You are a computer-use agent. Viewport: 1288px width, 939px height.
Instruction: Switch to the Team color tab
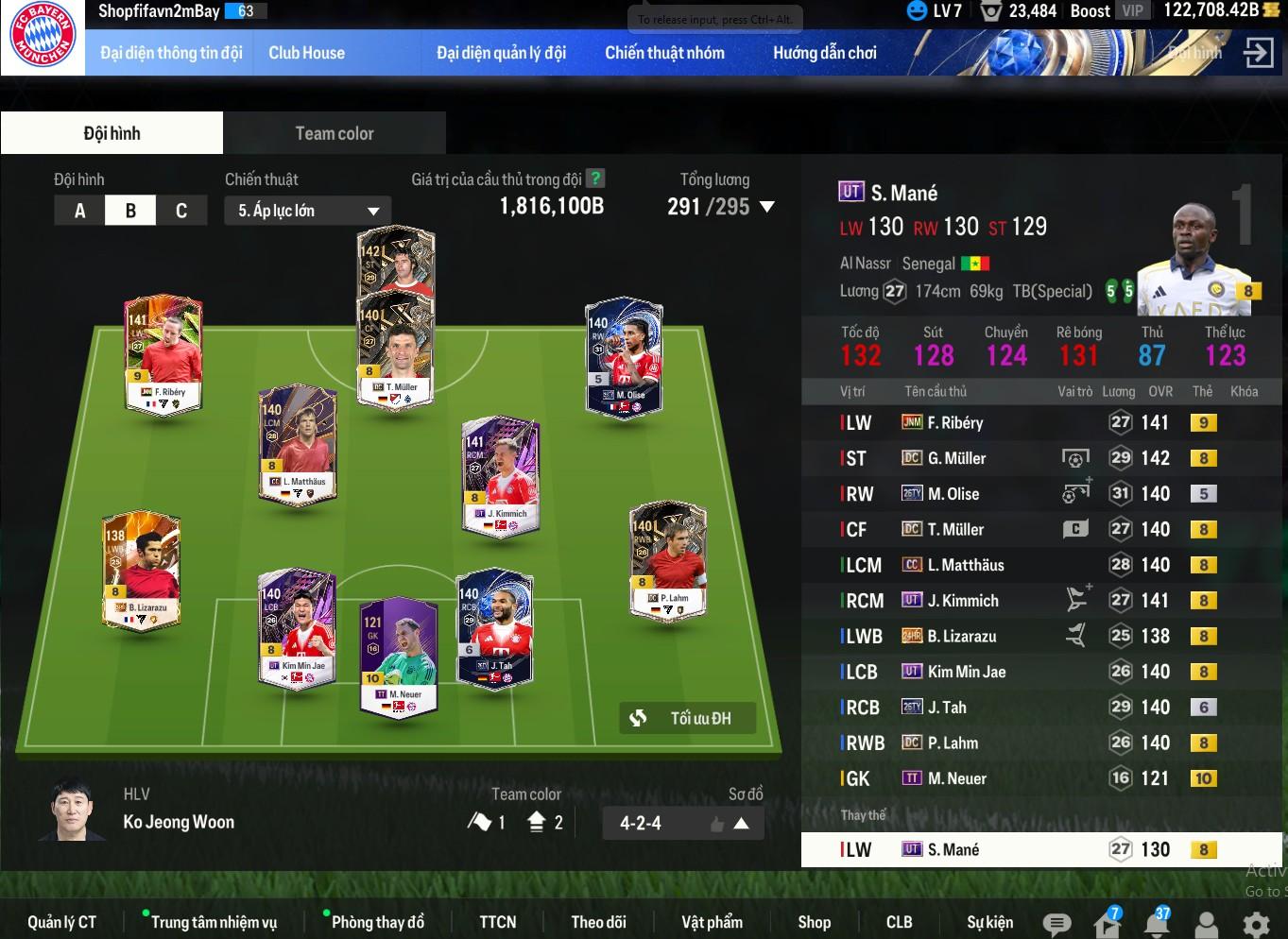[x=335, y=133]
